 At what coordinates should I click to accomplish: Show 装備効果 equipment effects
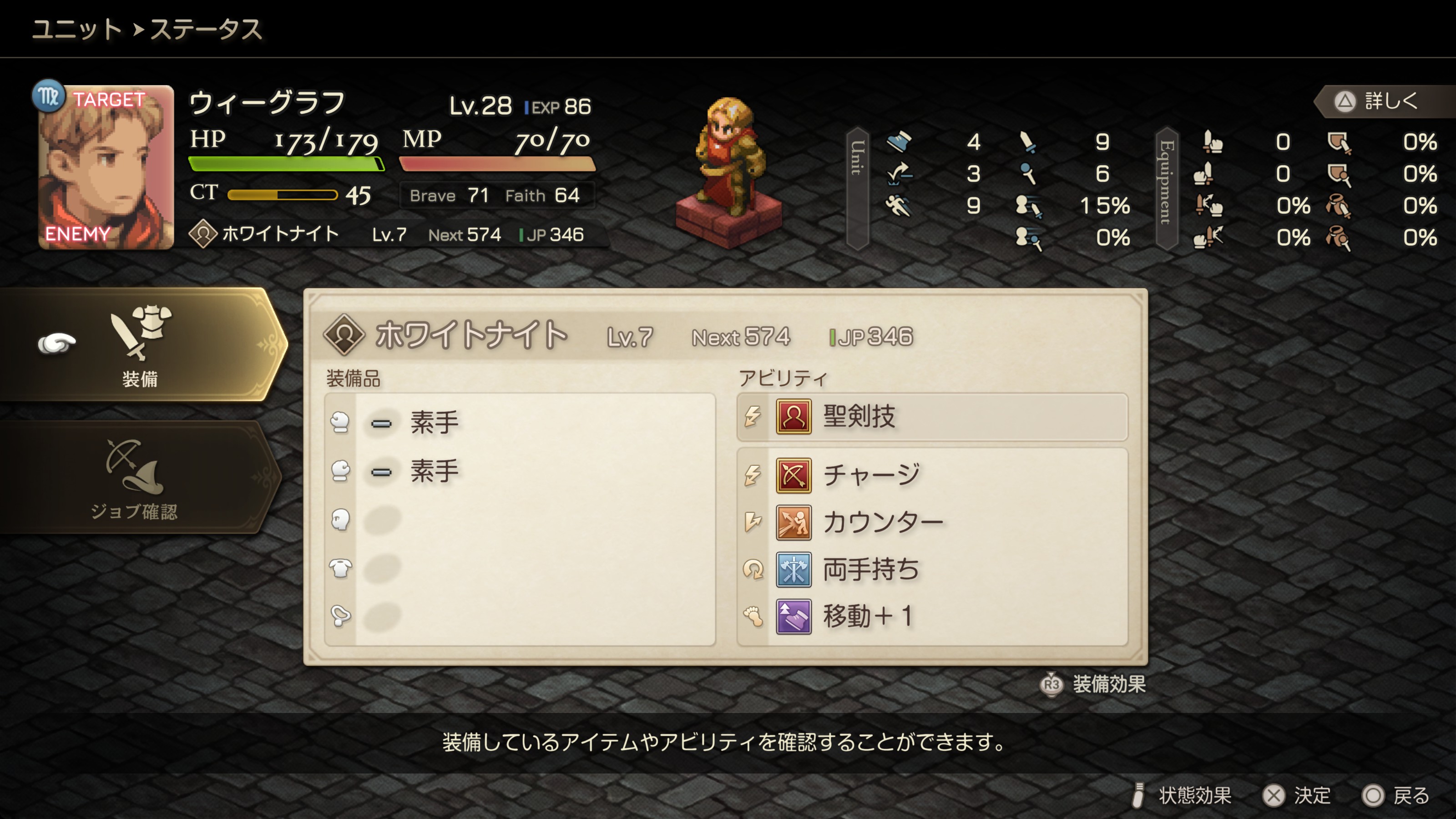pyautogui.click(x=1093, y=684)
